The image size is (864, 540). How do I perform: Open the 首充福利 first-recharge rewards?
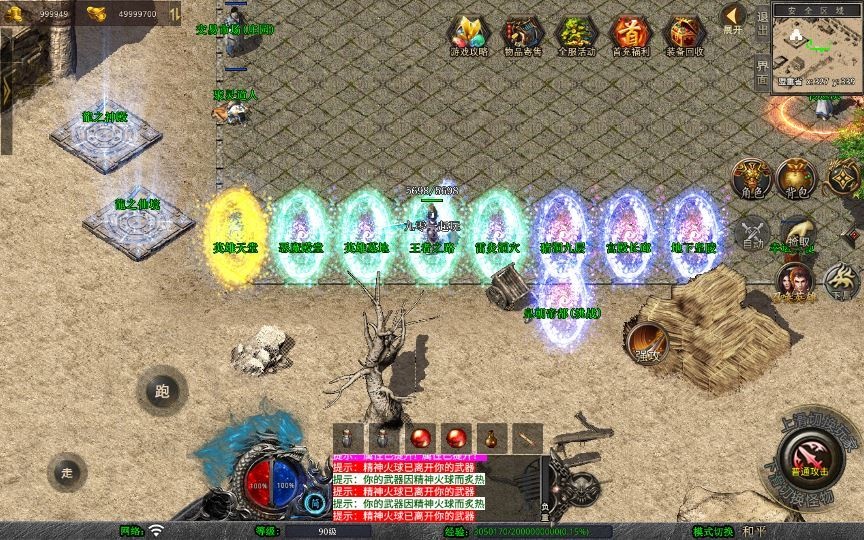[x=629, y=34]
